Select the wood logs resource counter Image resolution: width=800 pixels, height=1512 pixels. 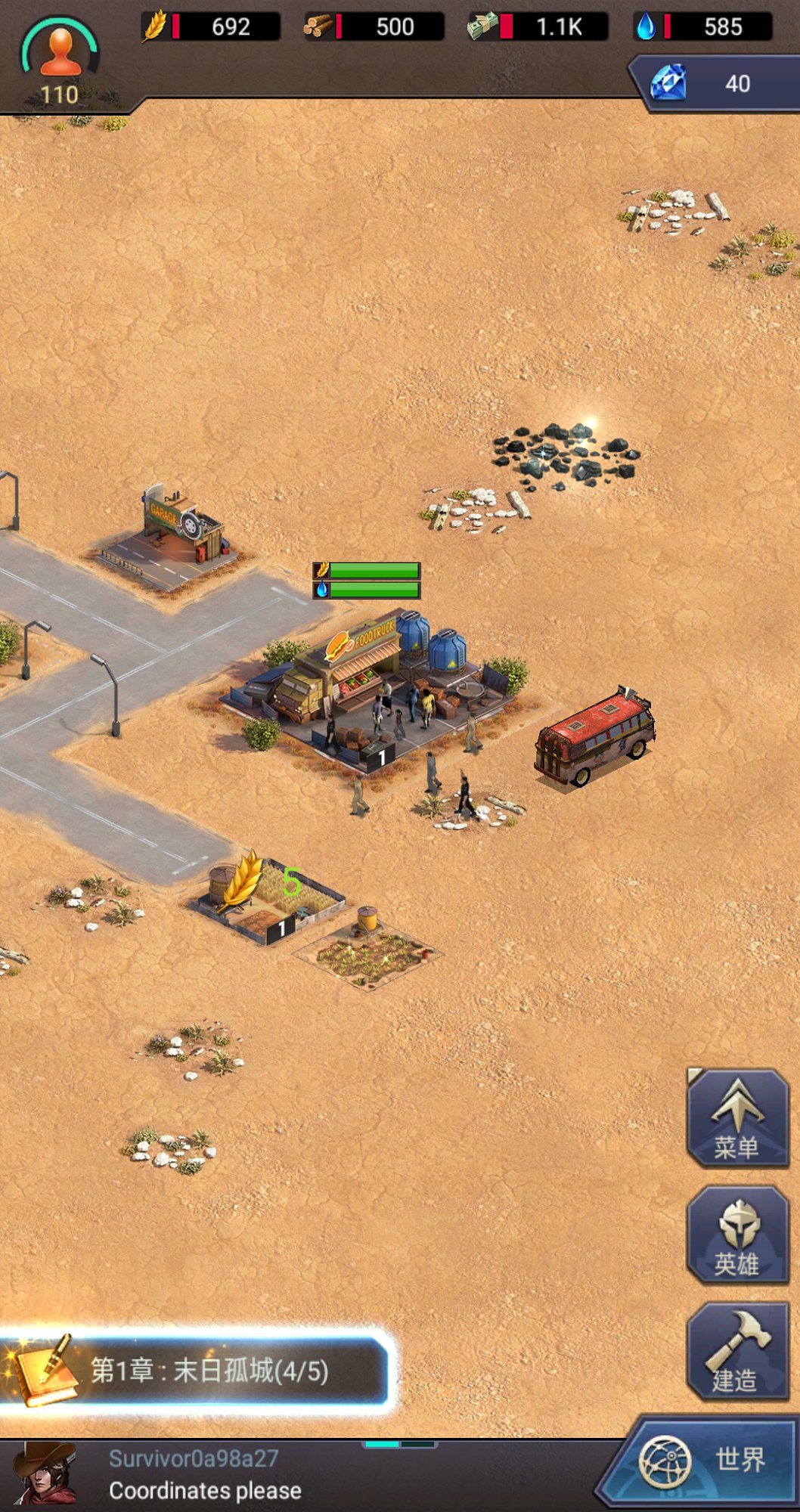374,27
